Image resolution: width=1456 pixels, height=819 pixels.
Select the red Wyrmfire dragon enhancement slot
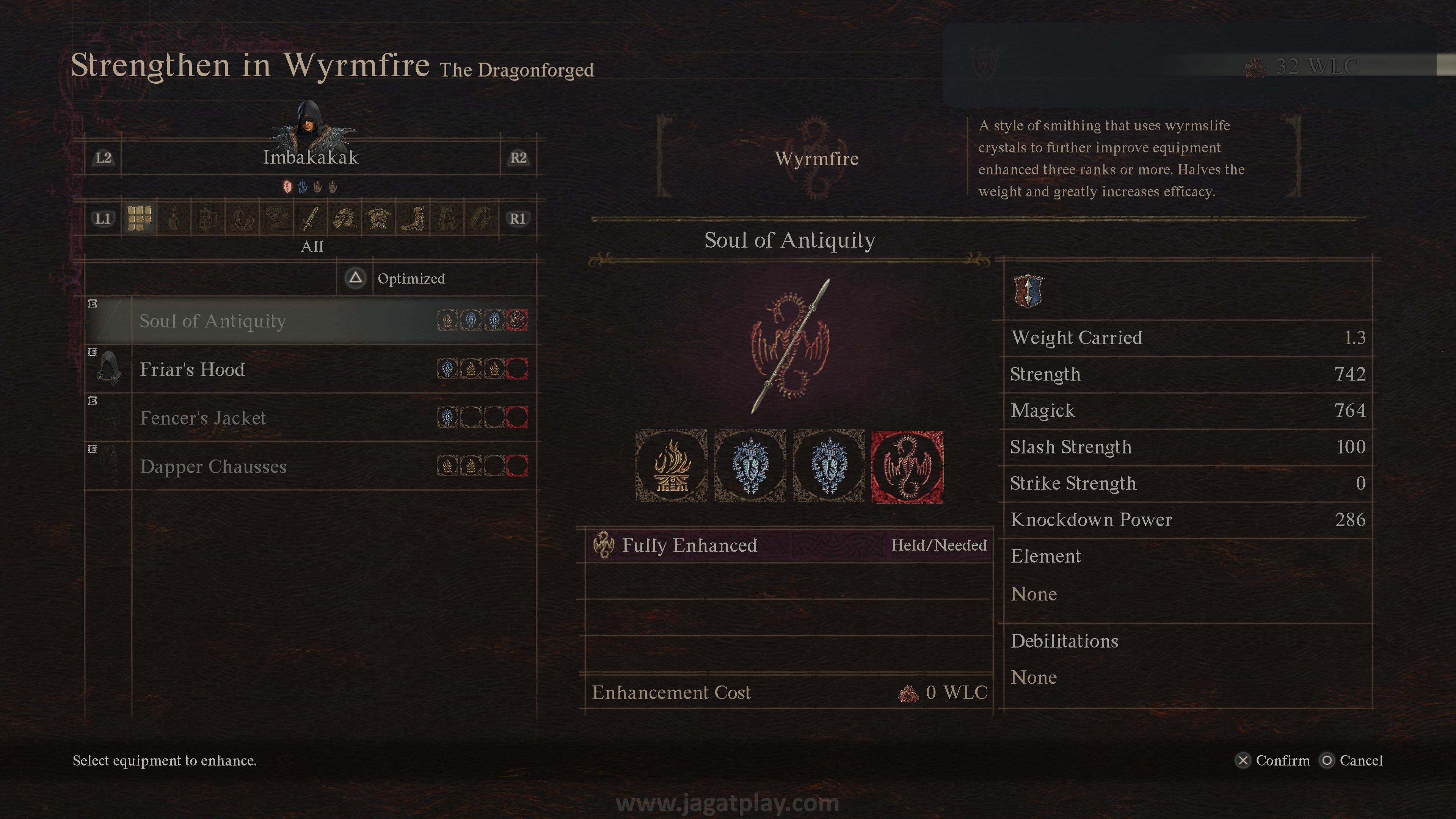(907, 466)
